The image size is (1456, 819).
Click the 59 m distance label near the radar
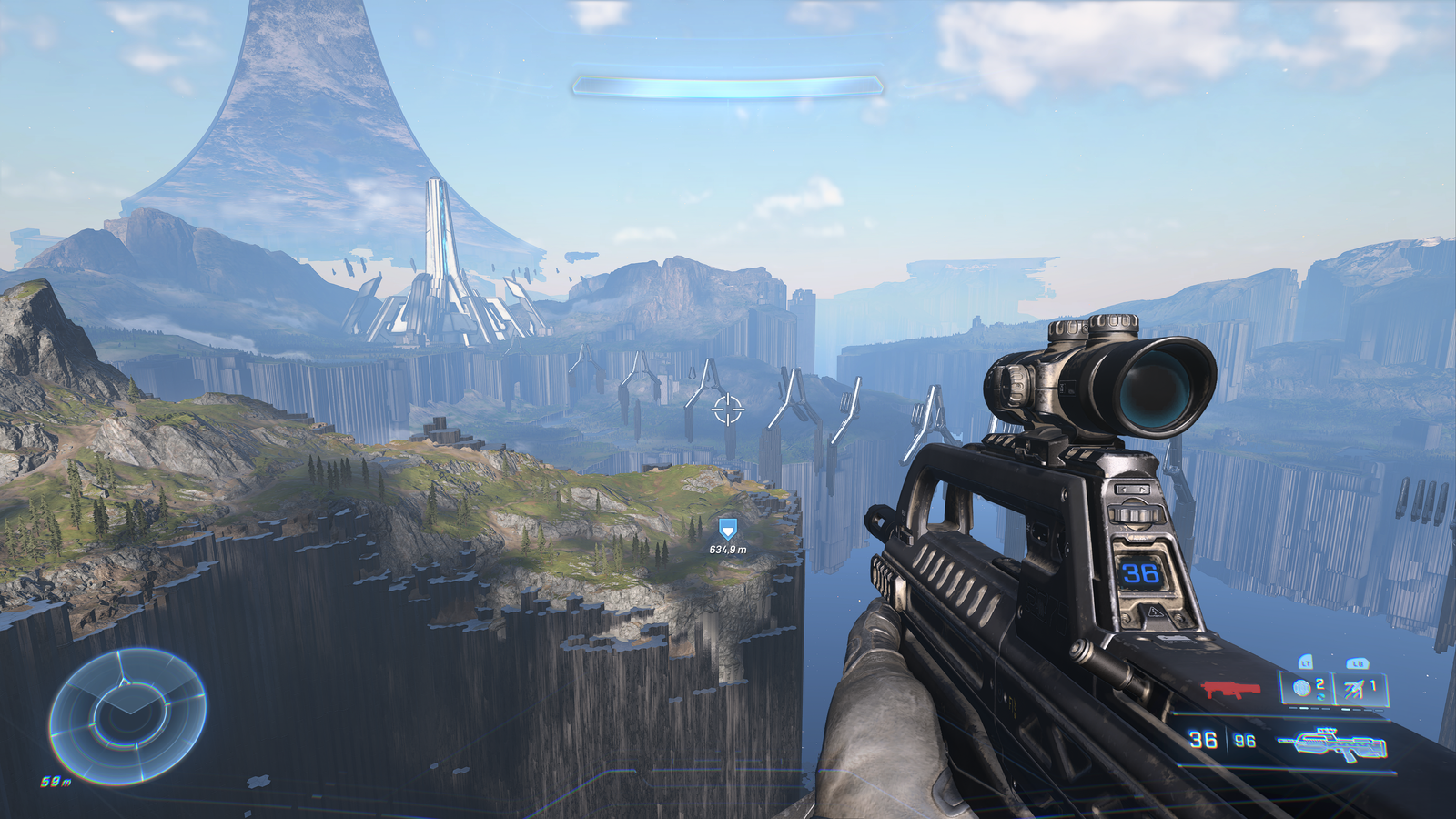(x=55, y=780)
